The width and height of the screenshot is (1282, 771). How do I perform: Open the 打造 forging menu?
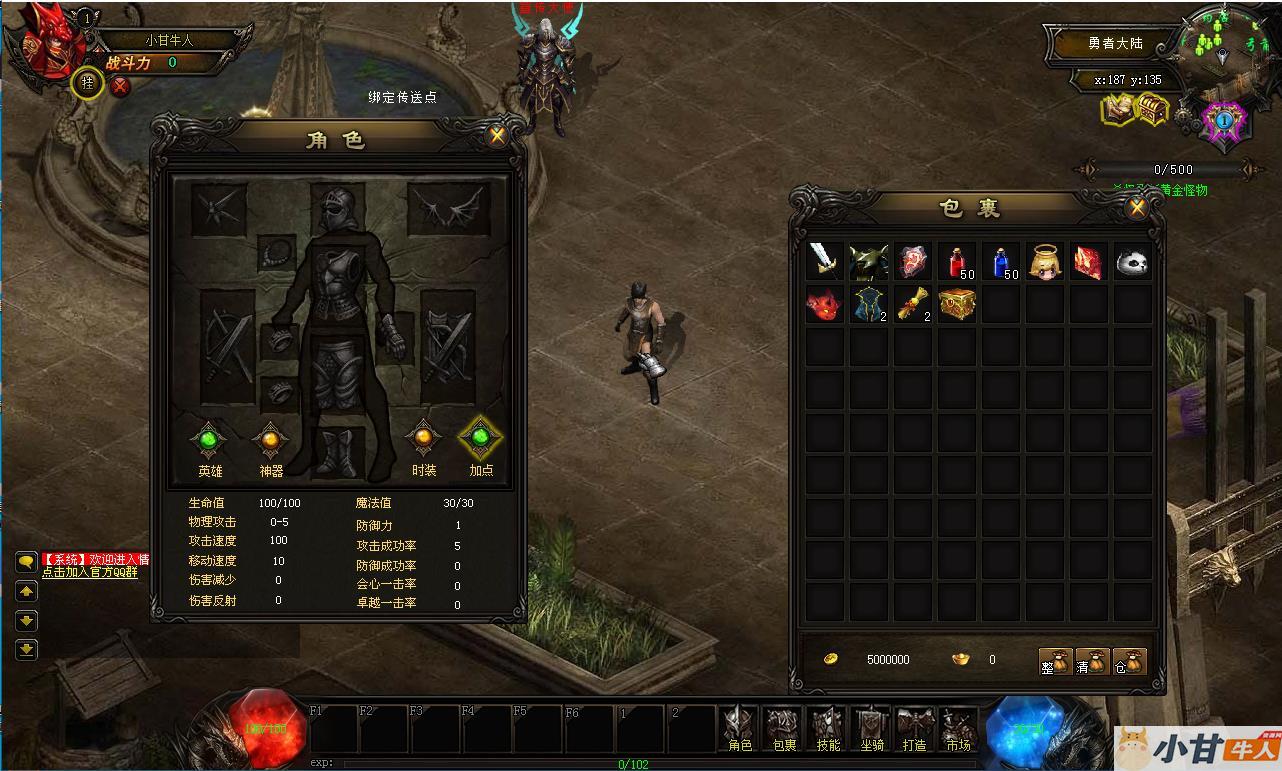(x=914, y=728)
